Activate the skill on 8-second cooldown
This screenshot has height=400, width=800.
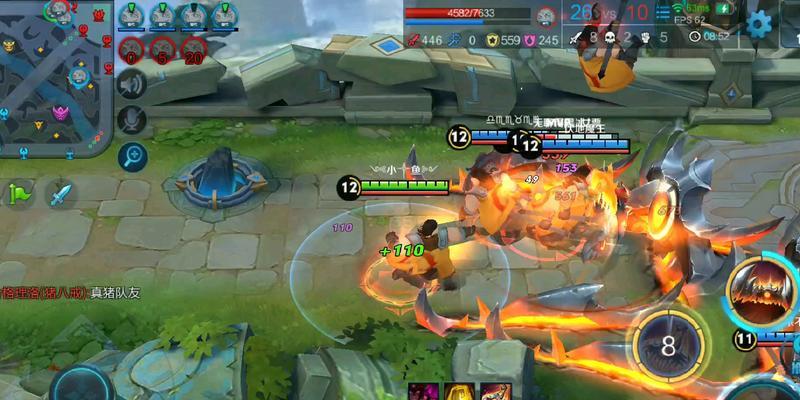666,345
